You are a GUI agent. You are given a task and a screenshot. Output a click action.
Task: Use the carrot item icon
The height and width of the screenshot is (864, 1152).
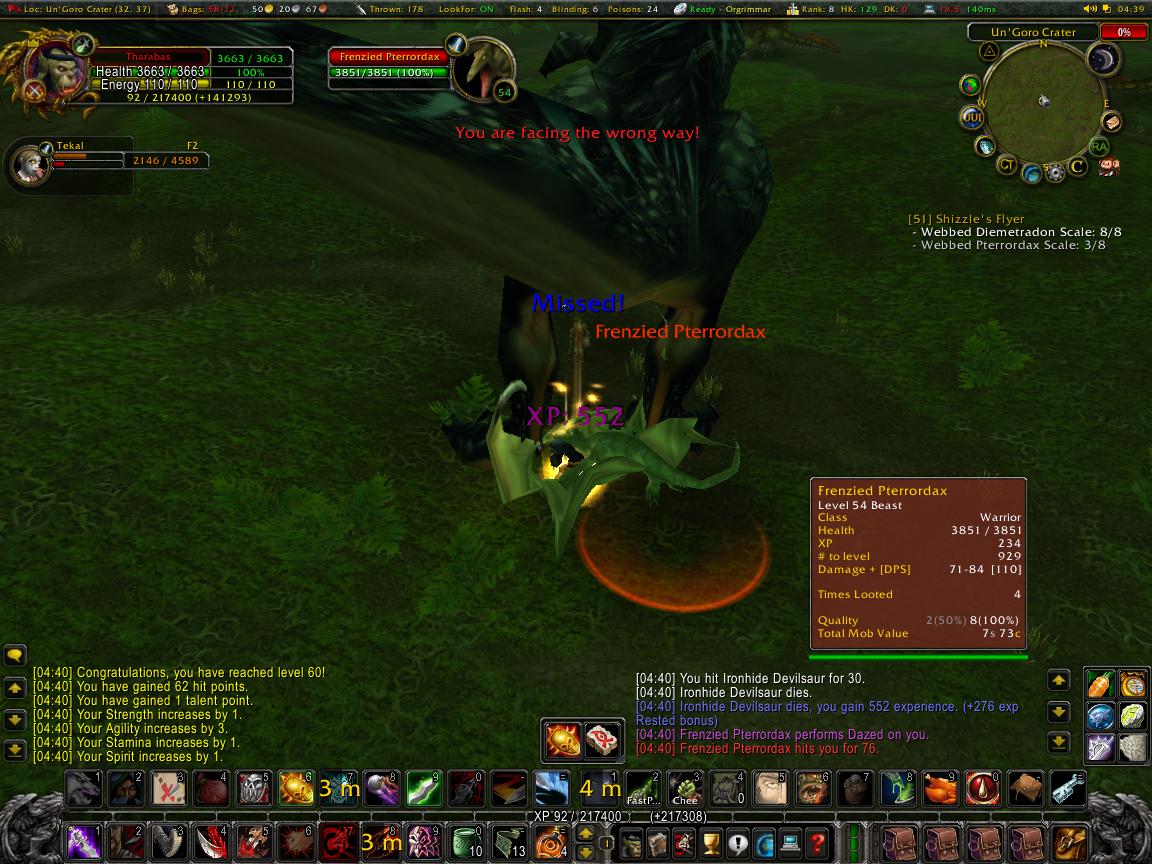tap(1100, 684)
